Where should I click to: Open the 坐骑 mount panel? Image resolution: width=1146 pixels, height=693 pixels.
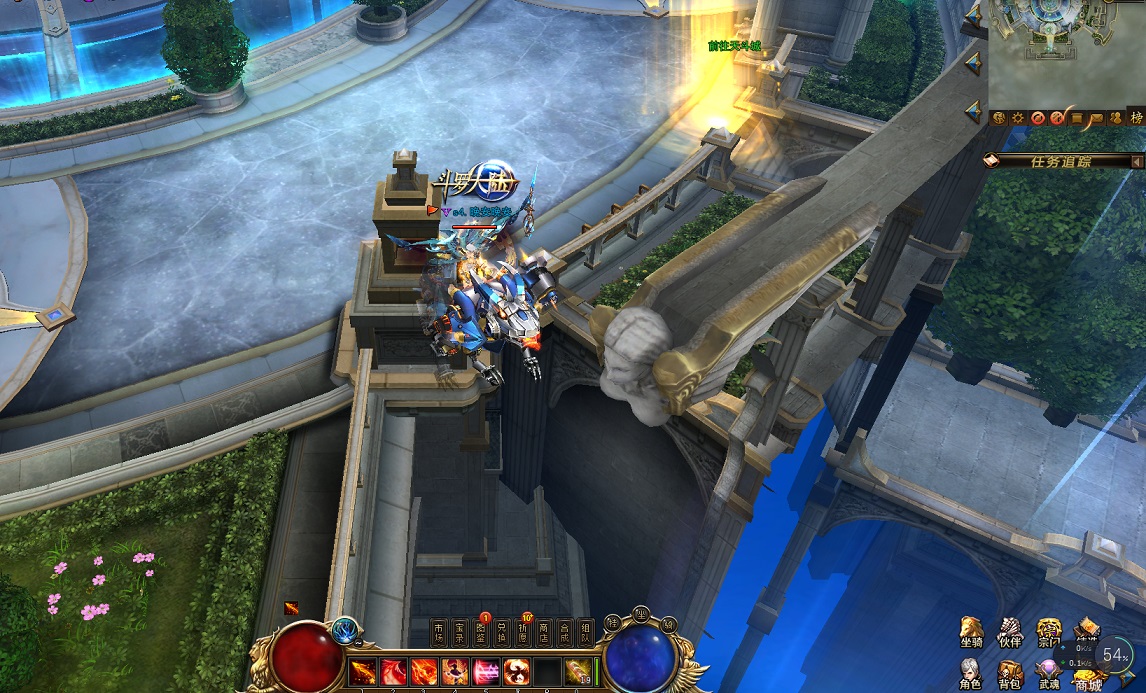tap(970, 633)
